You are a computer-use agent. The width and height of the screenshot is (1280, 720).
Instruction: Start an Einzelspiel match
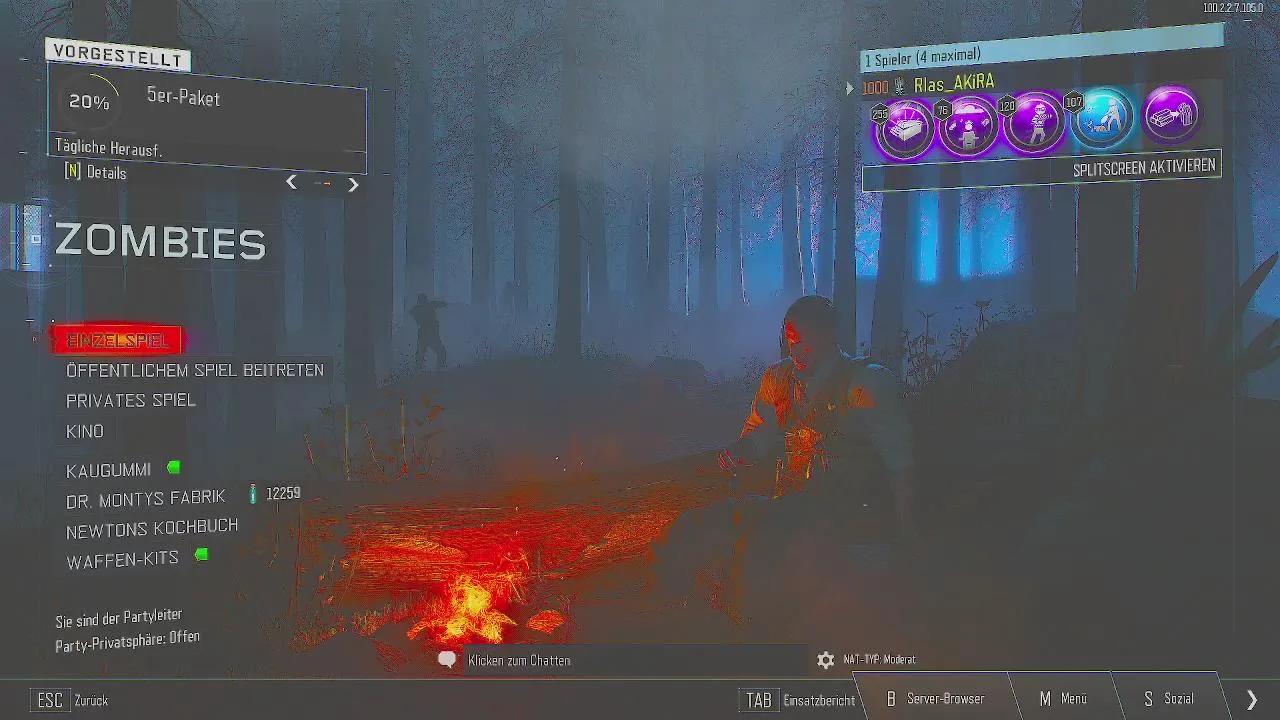point(117,340)
